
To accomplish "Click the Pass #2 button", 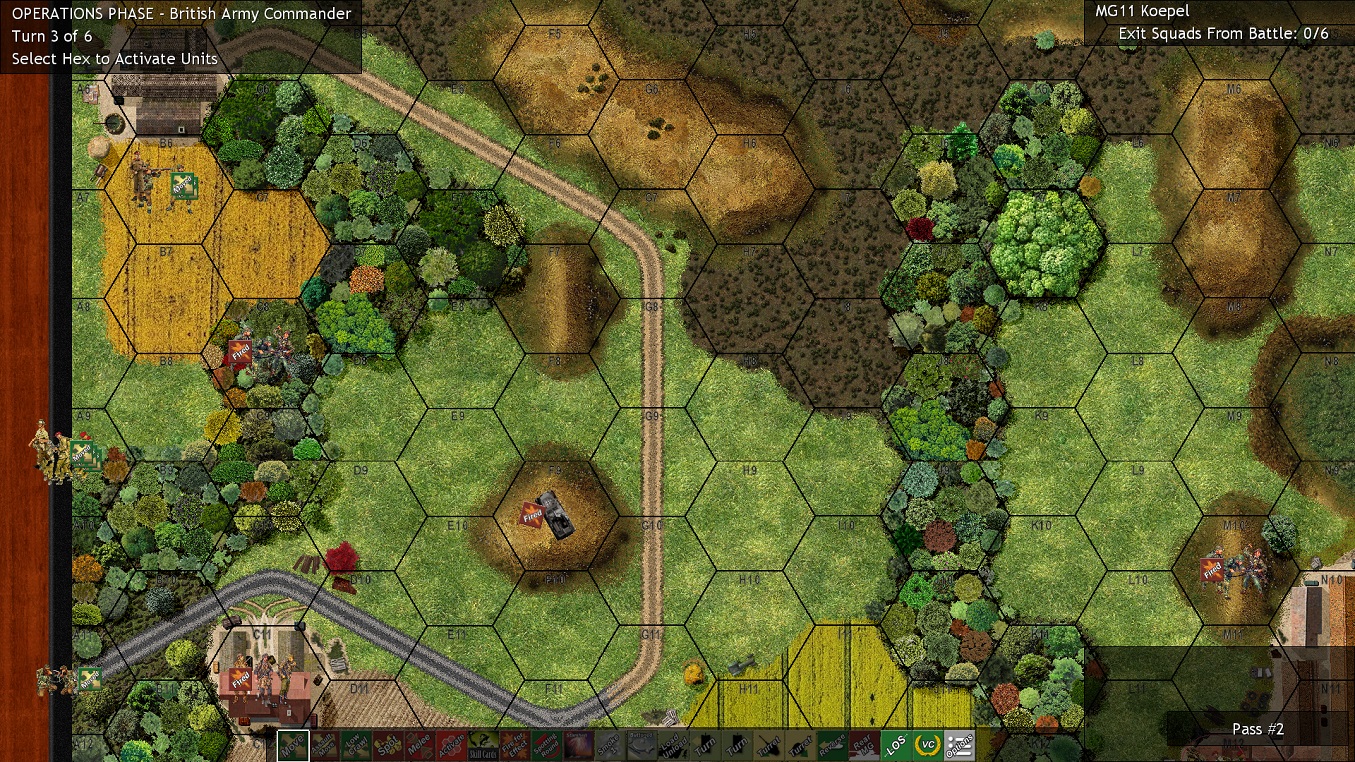I will pyautogui.click(x=1257, y=729).
